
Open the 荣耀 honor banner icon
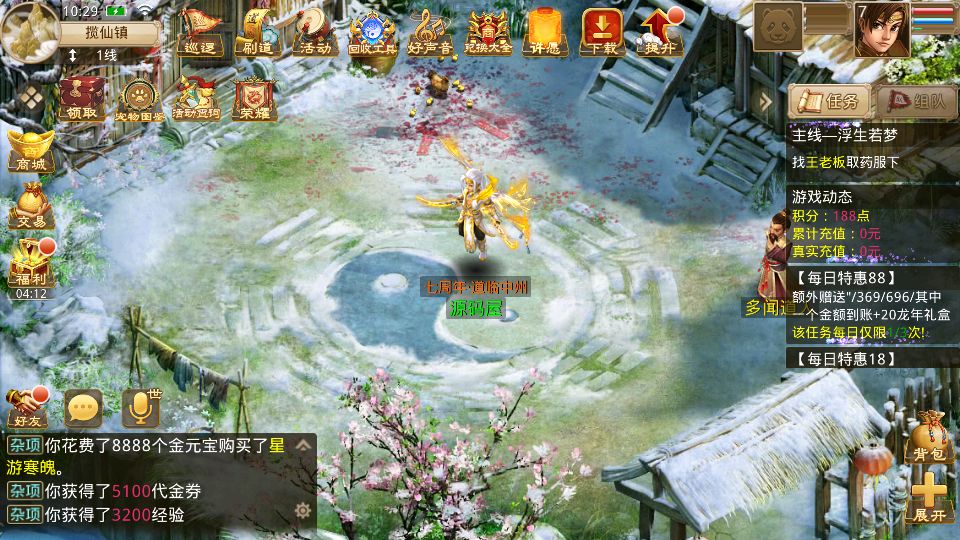click(x=249, y=98)
